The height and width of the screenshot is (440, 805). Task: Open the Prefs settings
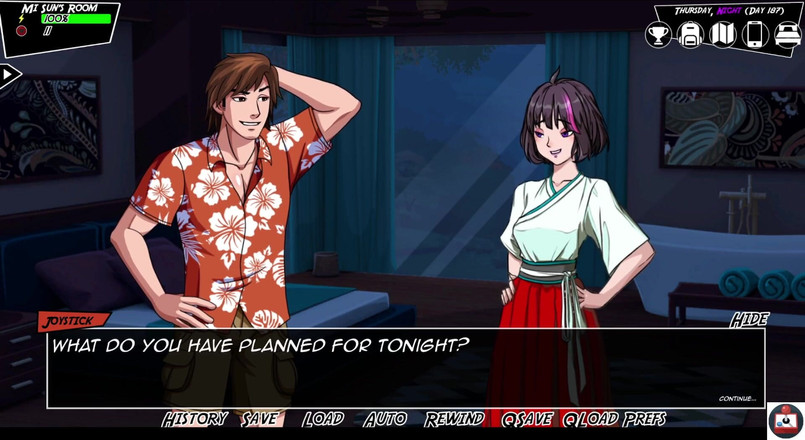(645, 419)
